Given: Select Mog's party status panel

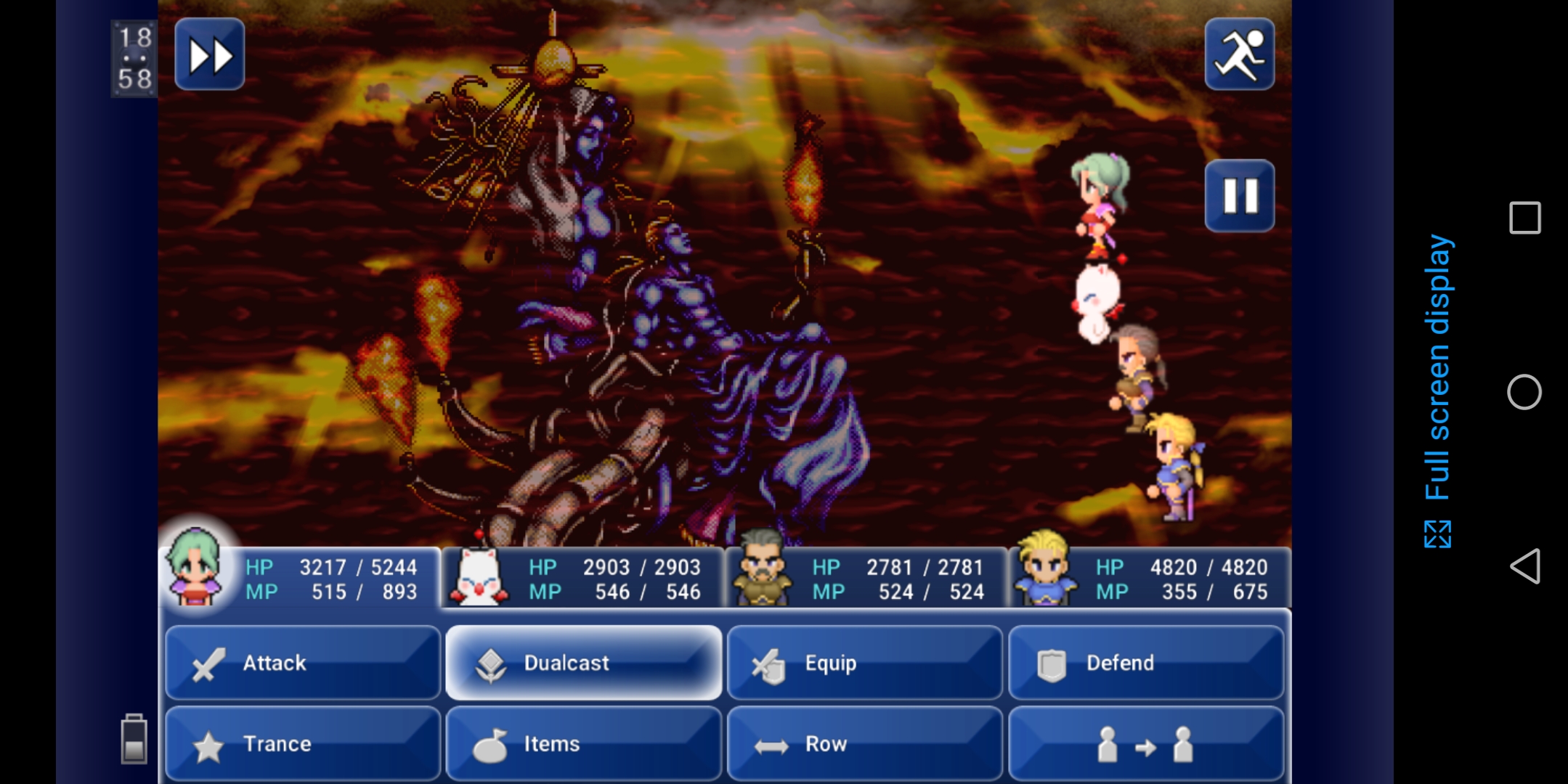Looking at the screenshot, I should point(584,579).
